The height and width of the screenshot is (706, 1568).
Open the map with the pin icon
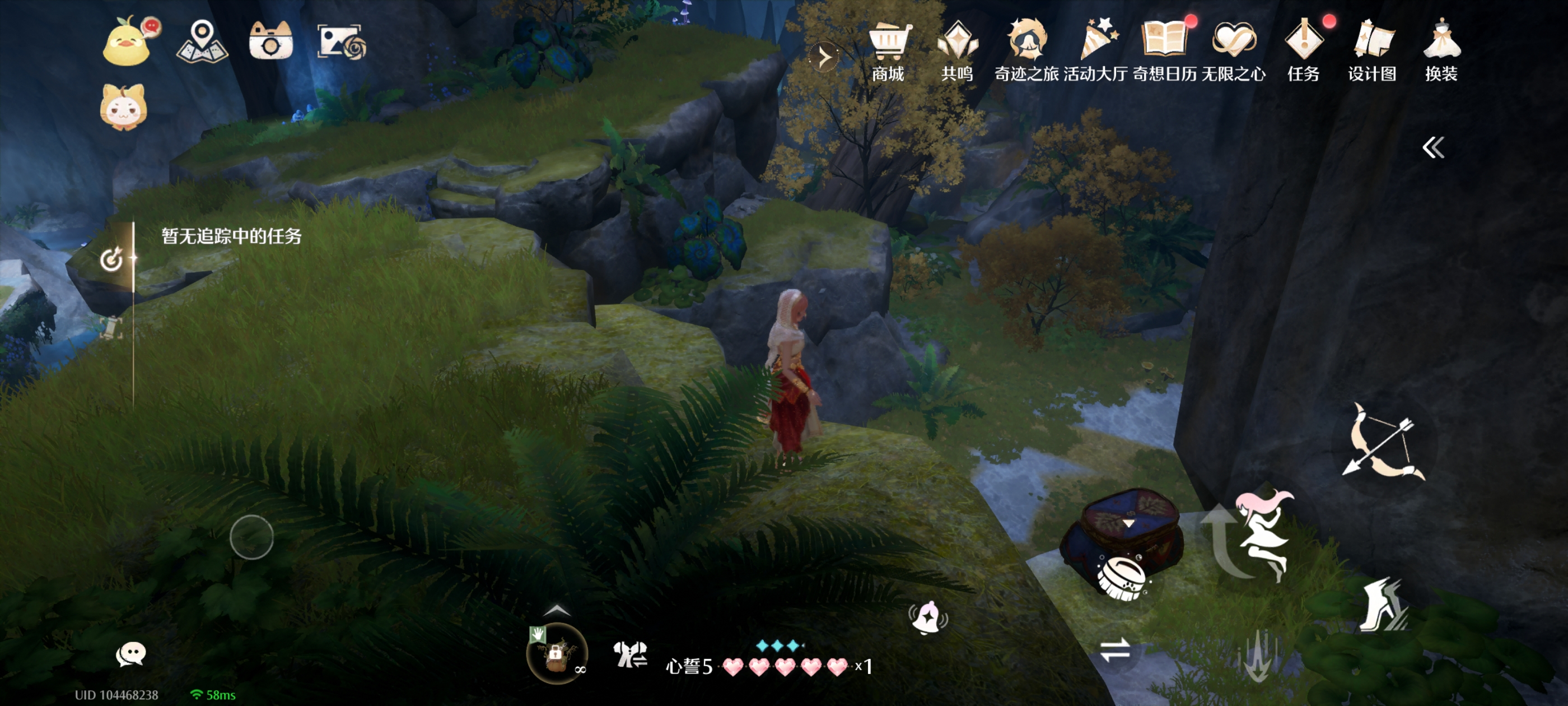click(202, 41)
